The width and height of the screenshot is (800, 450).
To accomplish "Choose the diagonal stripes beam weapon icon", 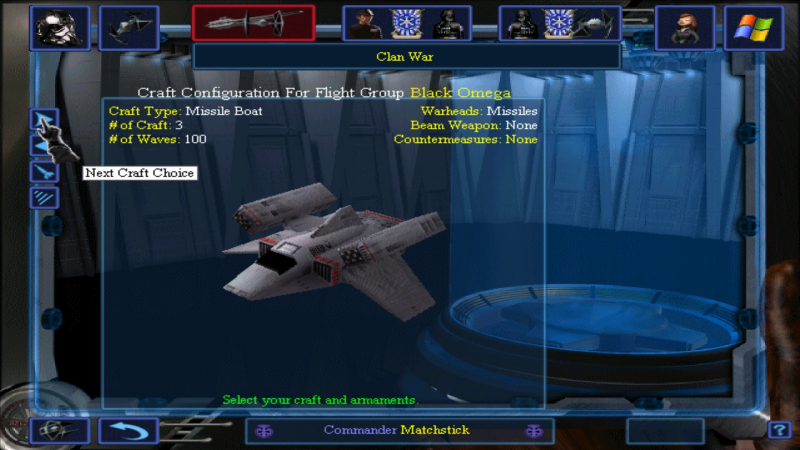I will pos(44,197).
